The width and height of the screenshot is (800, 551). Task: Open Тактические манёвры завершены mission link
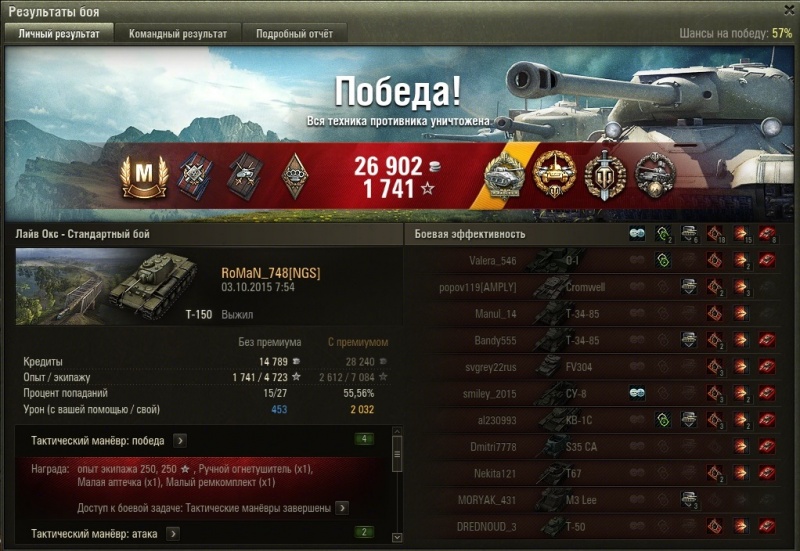342,508
